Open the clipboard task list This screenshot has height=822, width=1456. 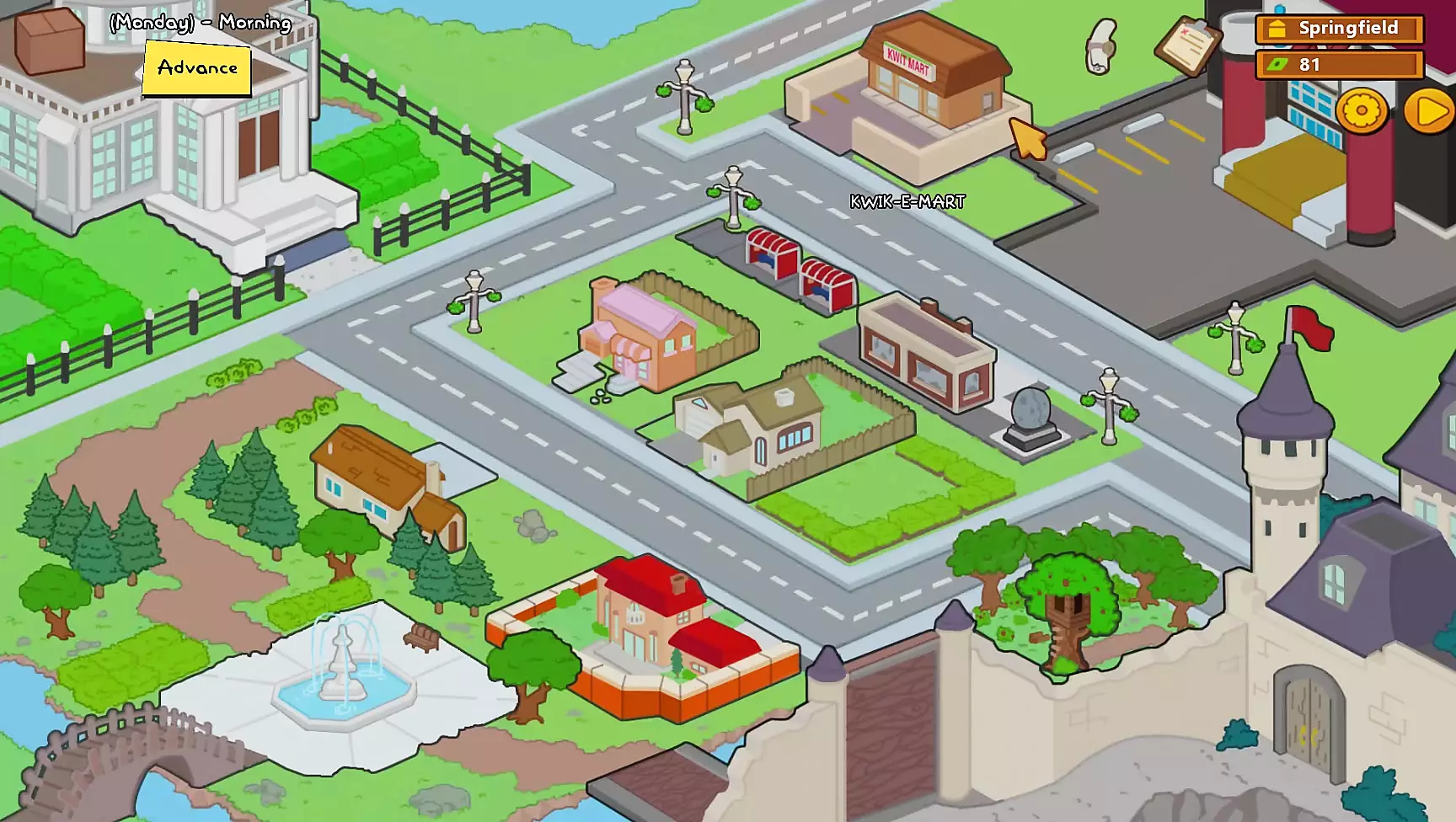point(1188,44)
